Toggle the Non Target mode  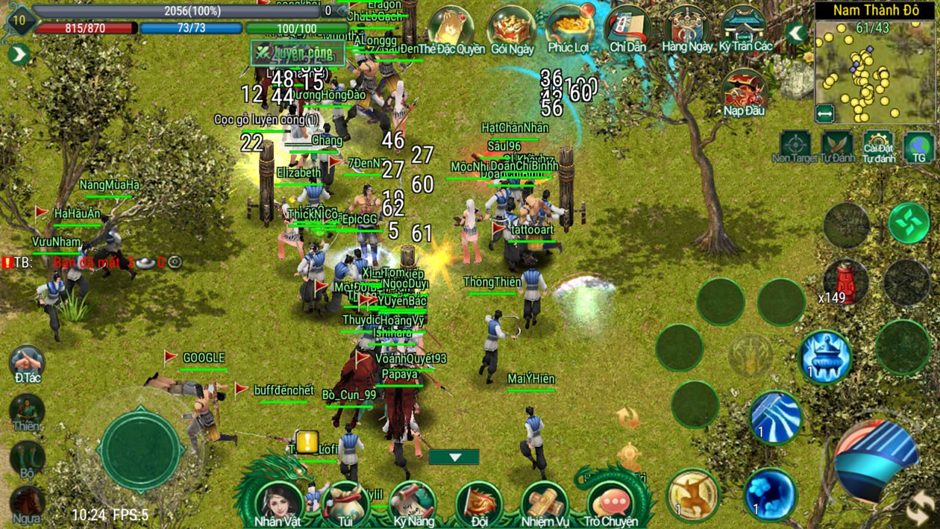click(796, 146)
